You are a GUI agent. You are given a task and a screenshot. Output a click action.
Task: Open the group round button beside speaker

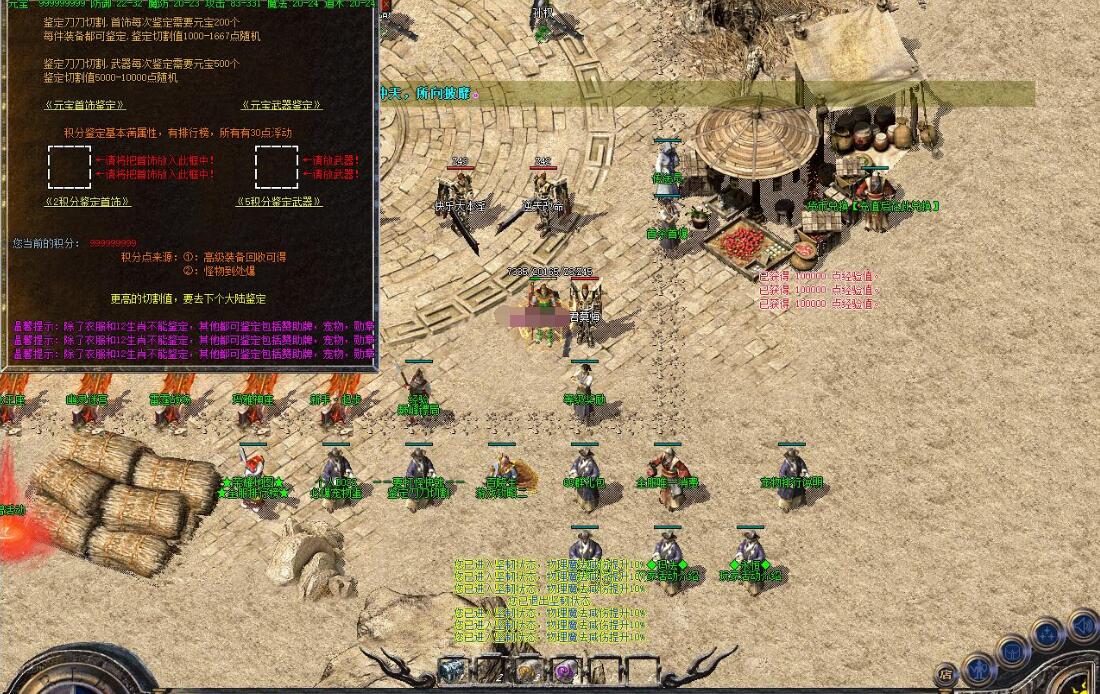click(1048, 635)
